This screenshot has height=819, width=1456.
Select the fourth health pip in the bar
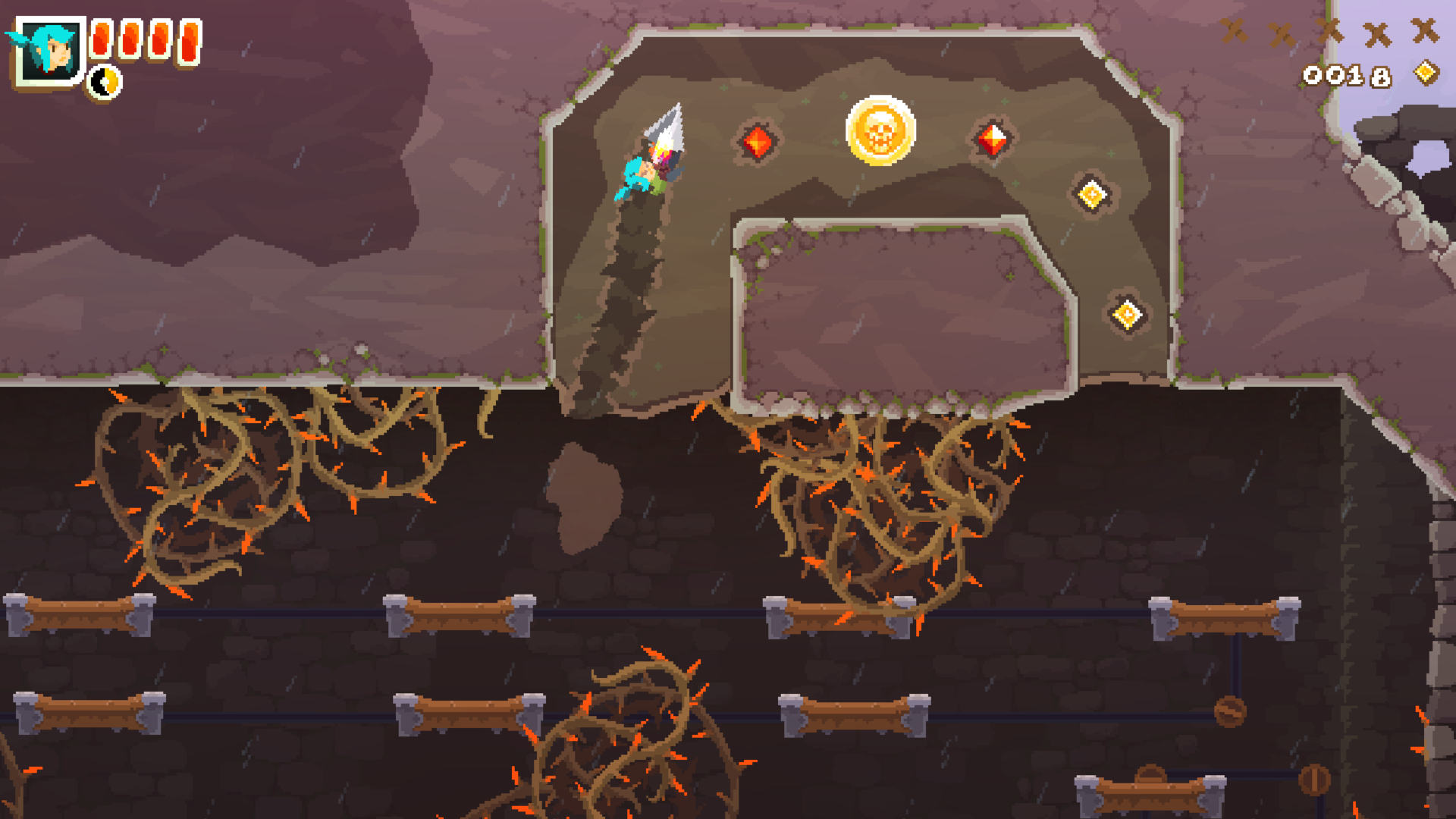pyautogui.click(x=190, y=43)
